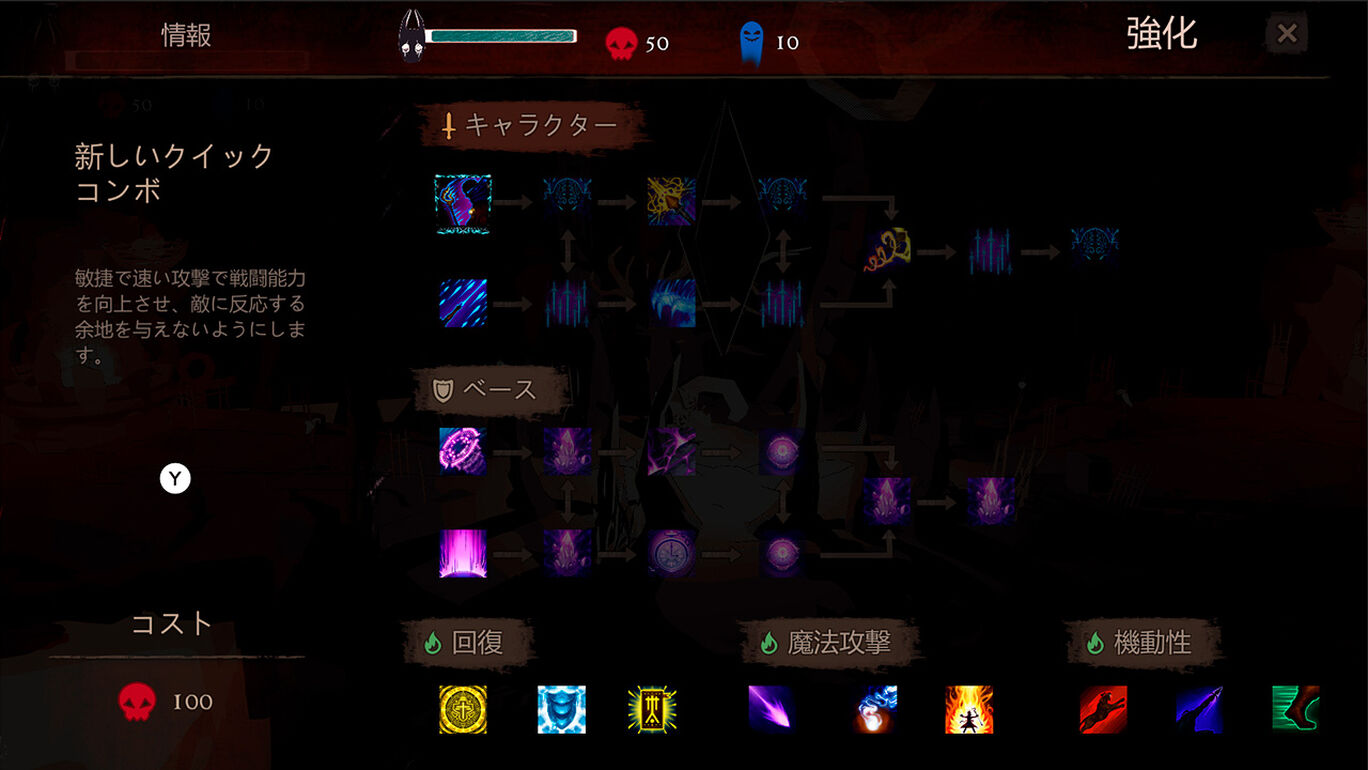Choose the golden cross medallion recovery skill
Viewport: 1368px width, 770px height.
pyautogui.click(x=463, y=710)
